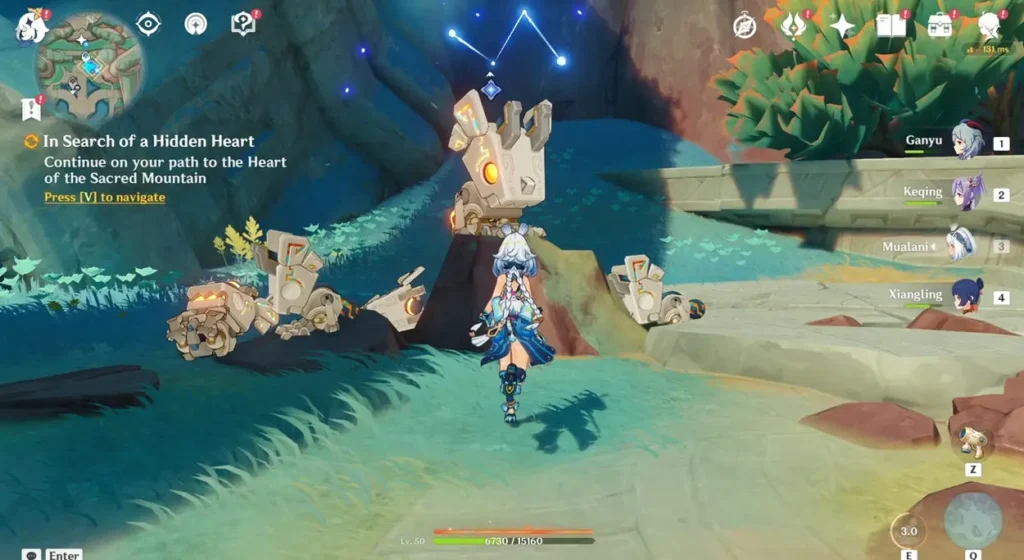
Task: Open the battle pass wings icon
Action: coord(794,26)
